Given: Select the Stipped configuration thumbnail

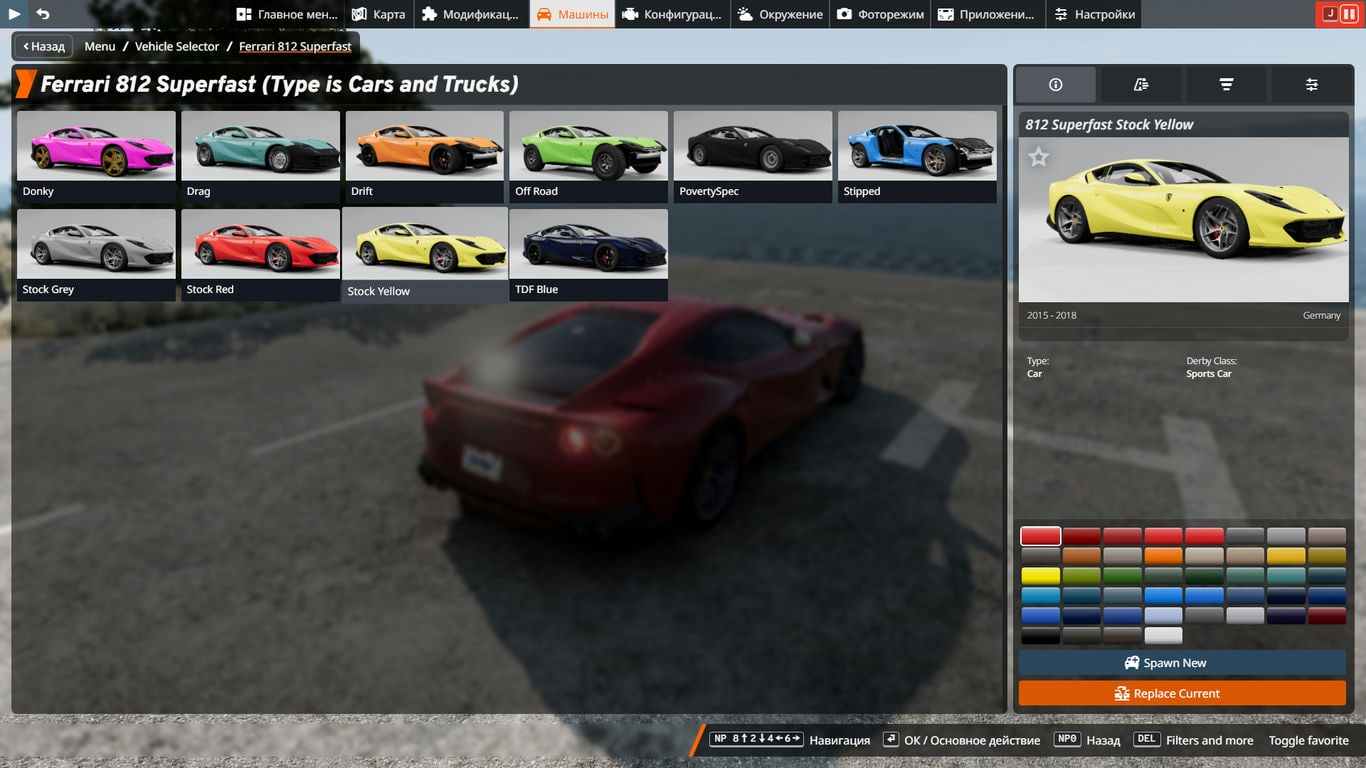Looking at the screenshot, I should [917, 156].
